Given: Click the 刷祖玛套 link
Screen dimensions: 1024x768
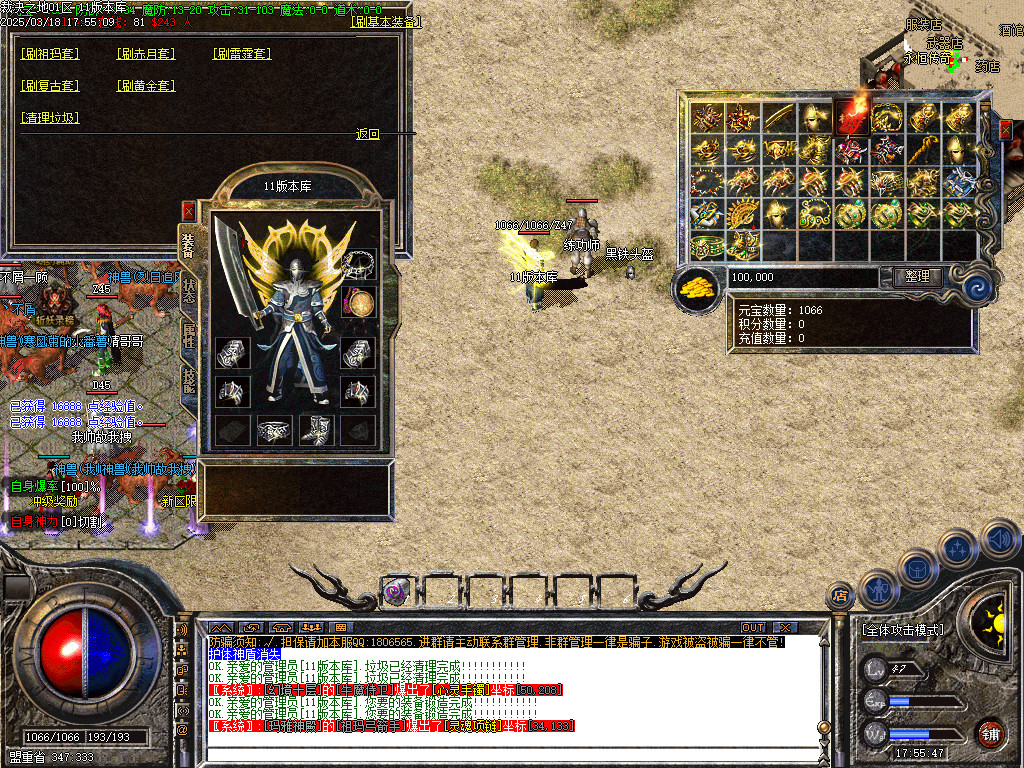Looking at the screenshot, I should [50, 54].
